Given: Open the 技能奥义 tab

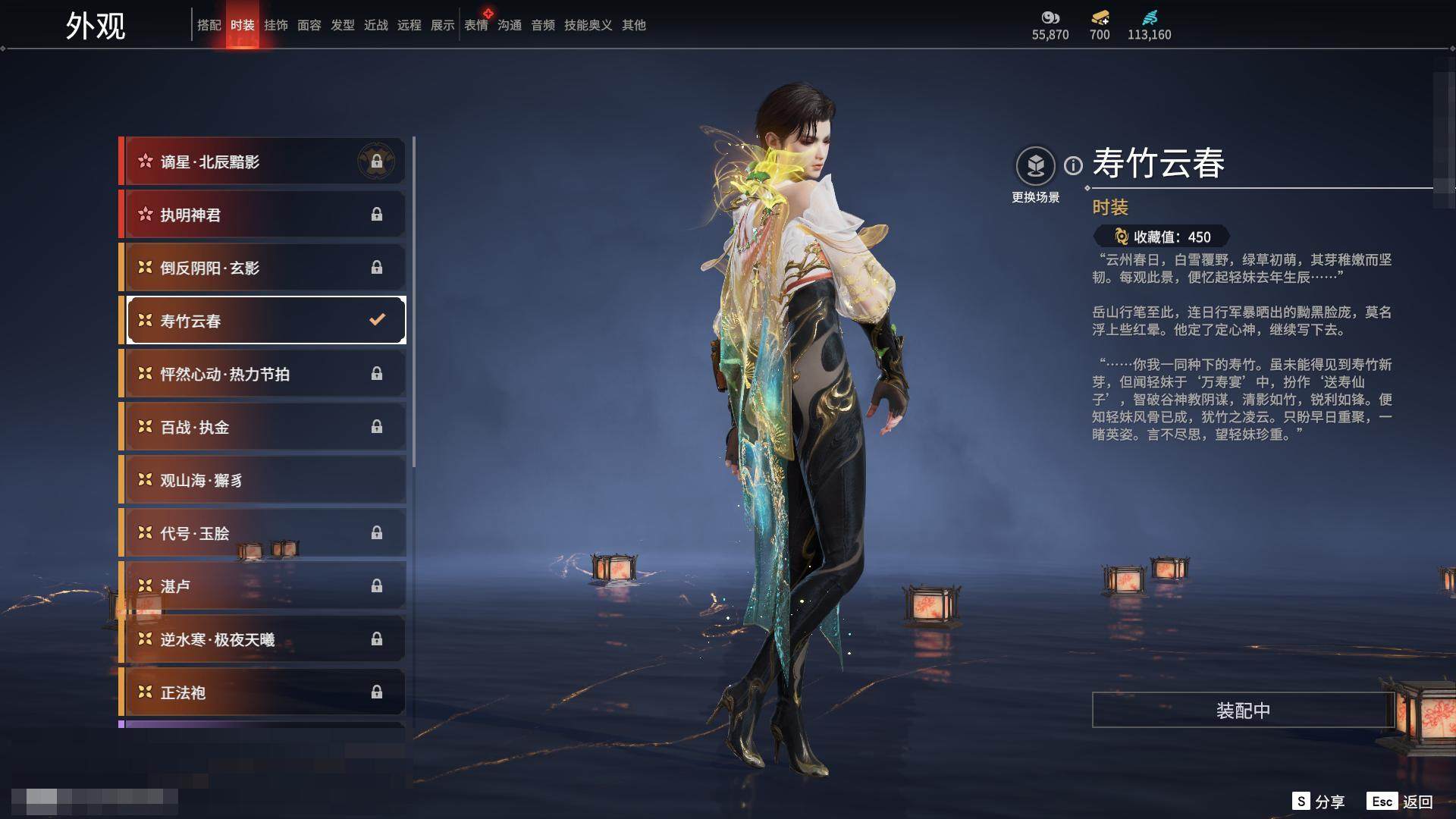Looking at the screenshot, I should tap(588, 25).
